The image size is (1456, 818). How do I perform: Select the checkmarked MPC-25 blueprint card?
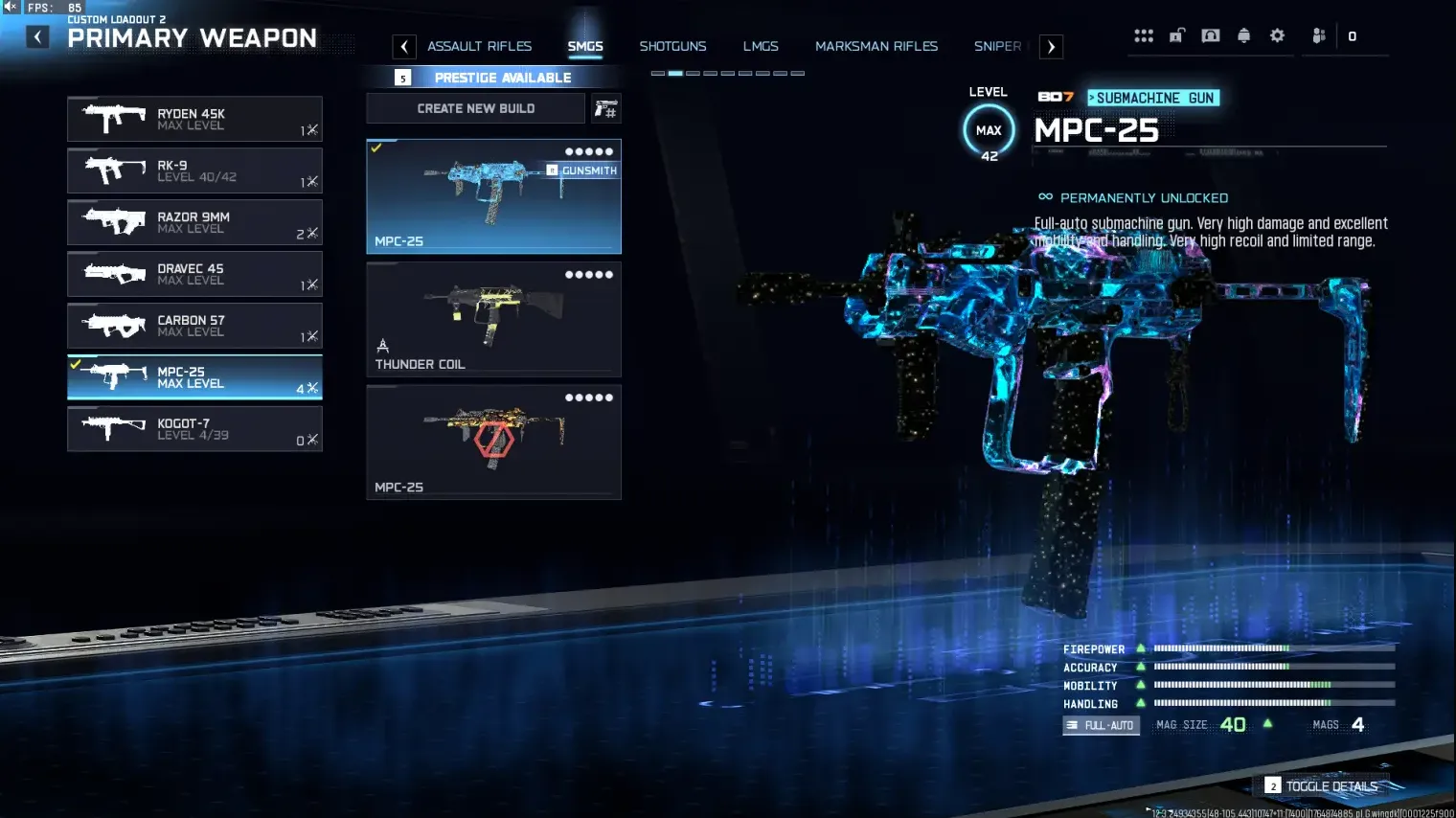[493, 196]
